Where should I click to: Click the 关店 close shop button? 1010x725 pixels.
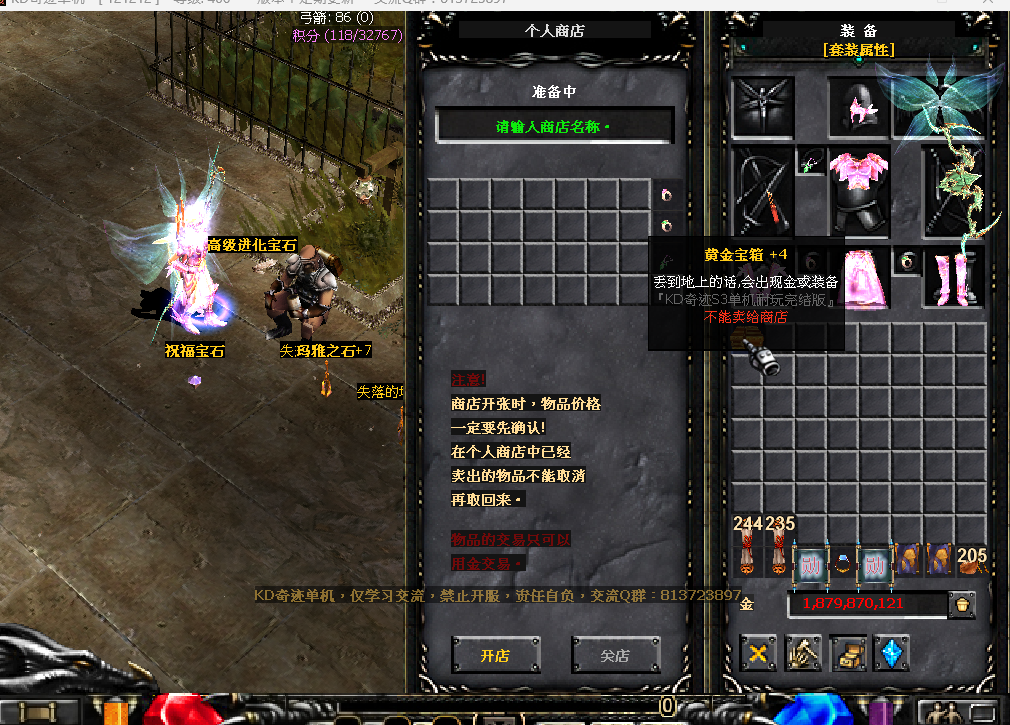[615, 656]
